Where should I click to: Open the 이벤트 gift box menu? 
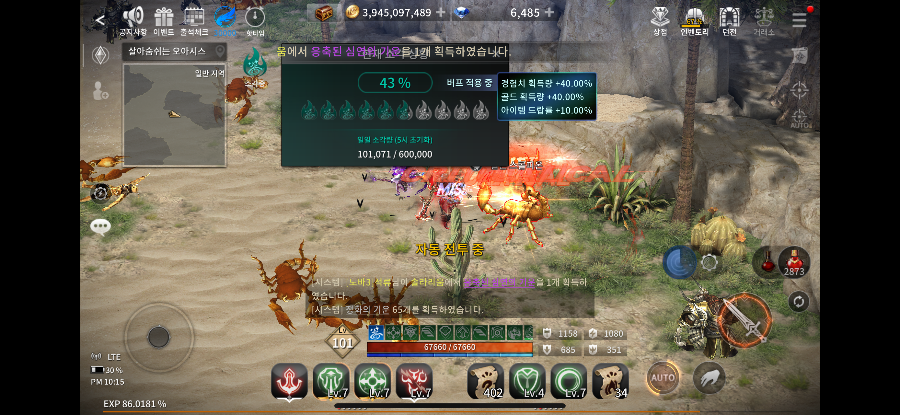pyautogui.click(x=164, y=19)
